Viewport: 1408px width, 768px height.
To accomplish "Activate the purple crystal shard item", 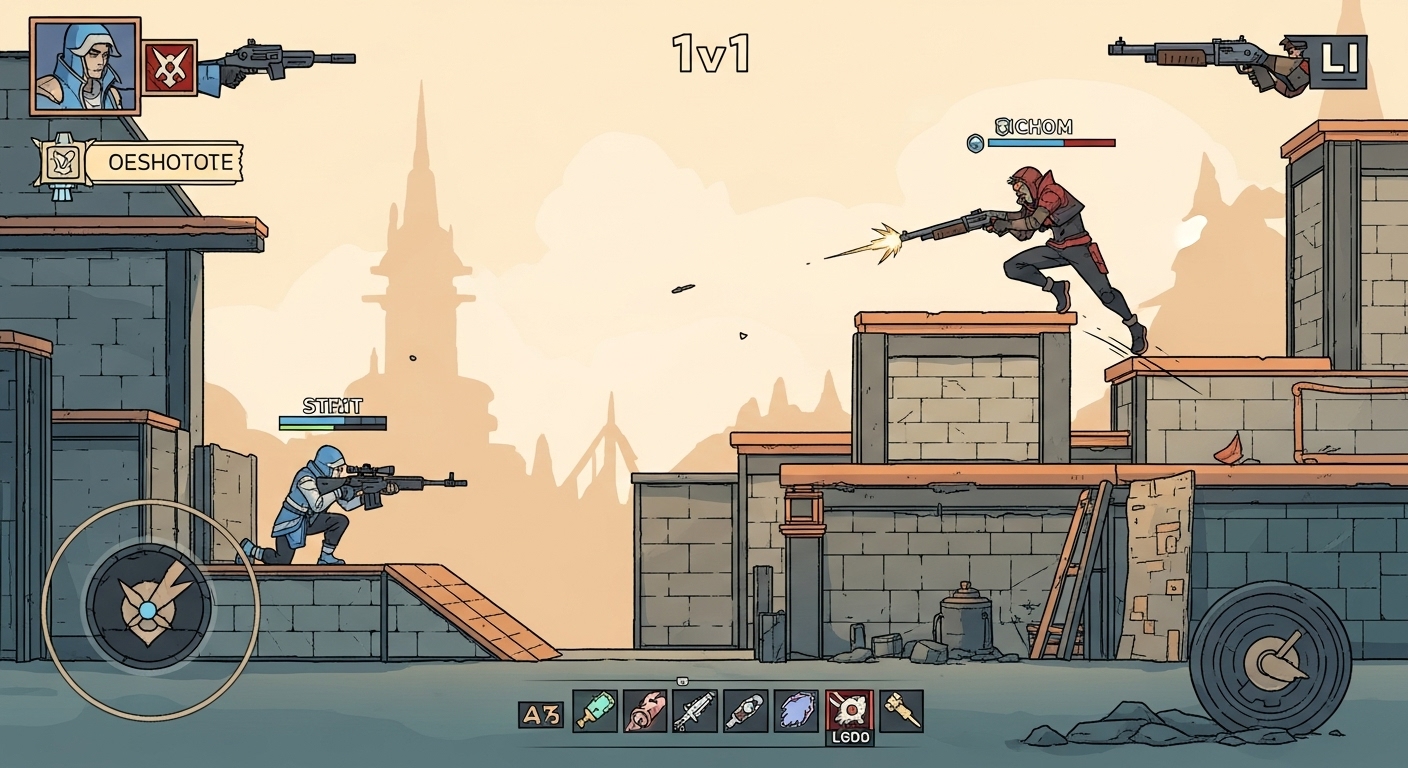I will (x=797, y=711).
